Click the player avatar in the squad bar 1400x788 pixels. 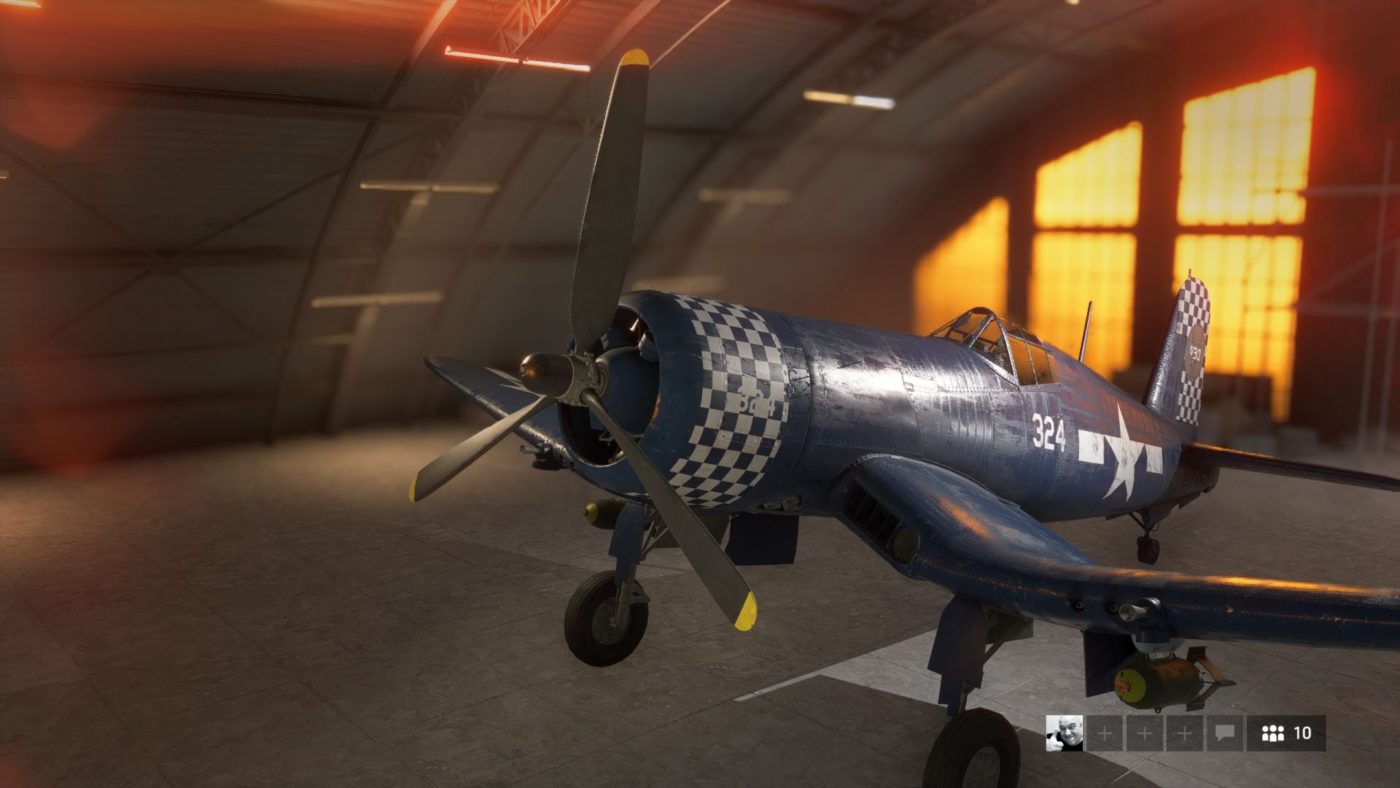pos(1064,733)
